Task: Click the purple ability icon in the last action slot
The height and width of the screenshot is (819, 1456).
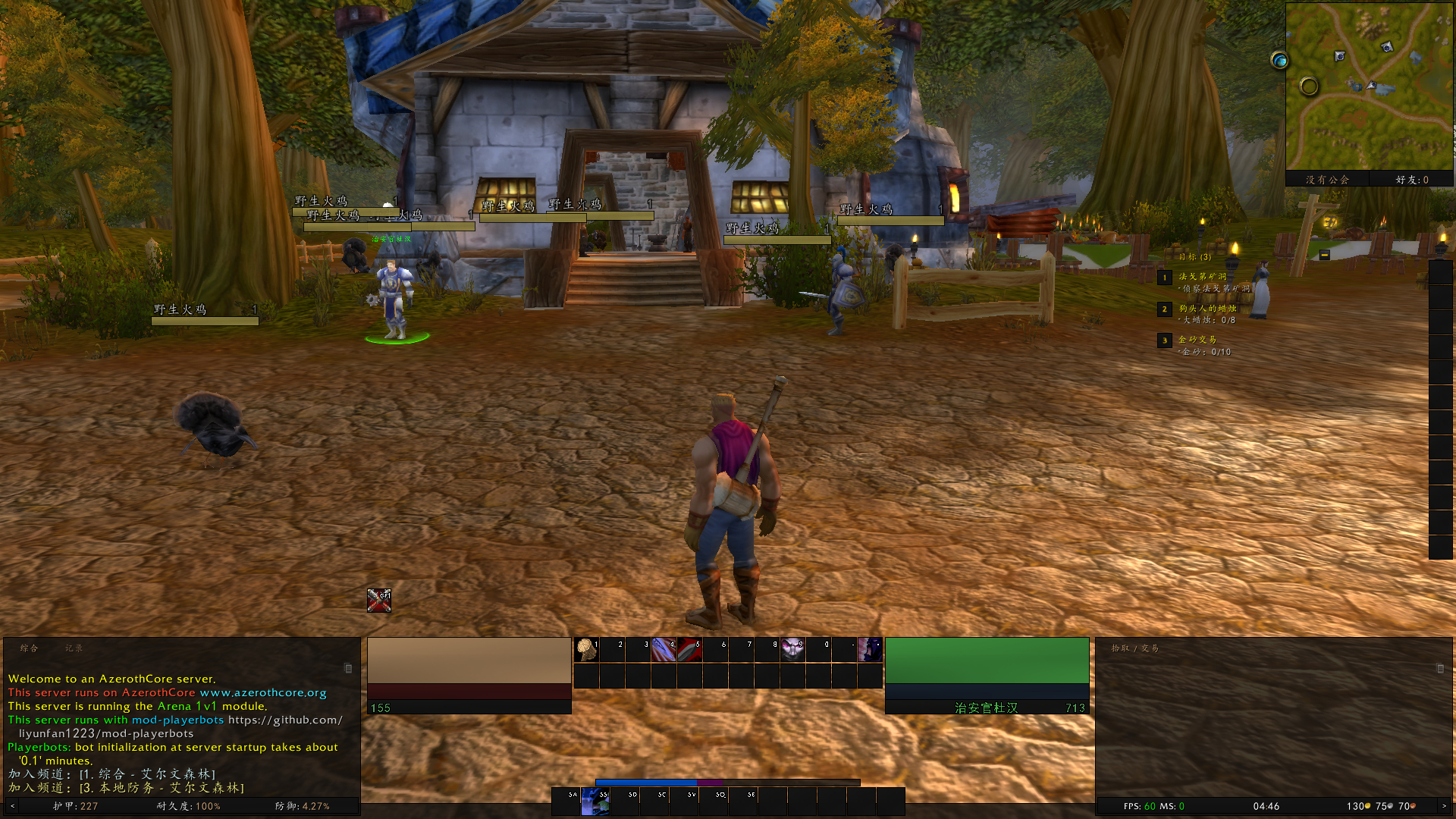Action: click(869, 650)
